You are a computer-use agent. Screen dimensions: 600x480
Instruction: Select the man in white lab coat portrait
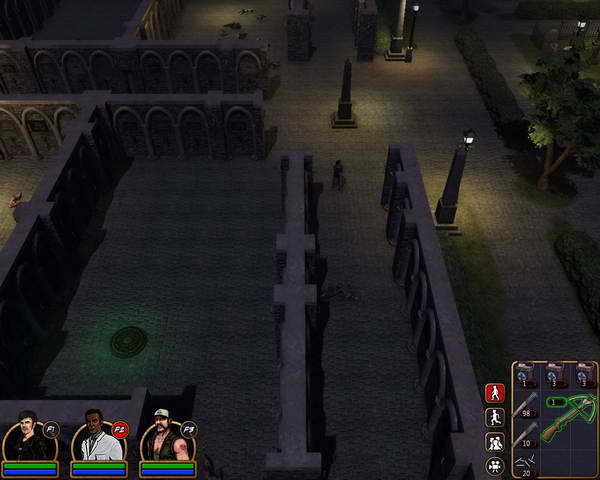[96, 438]
